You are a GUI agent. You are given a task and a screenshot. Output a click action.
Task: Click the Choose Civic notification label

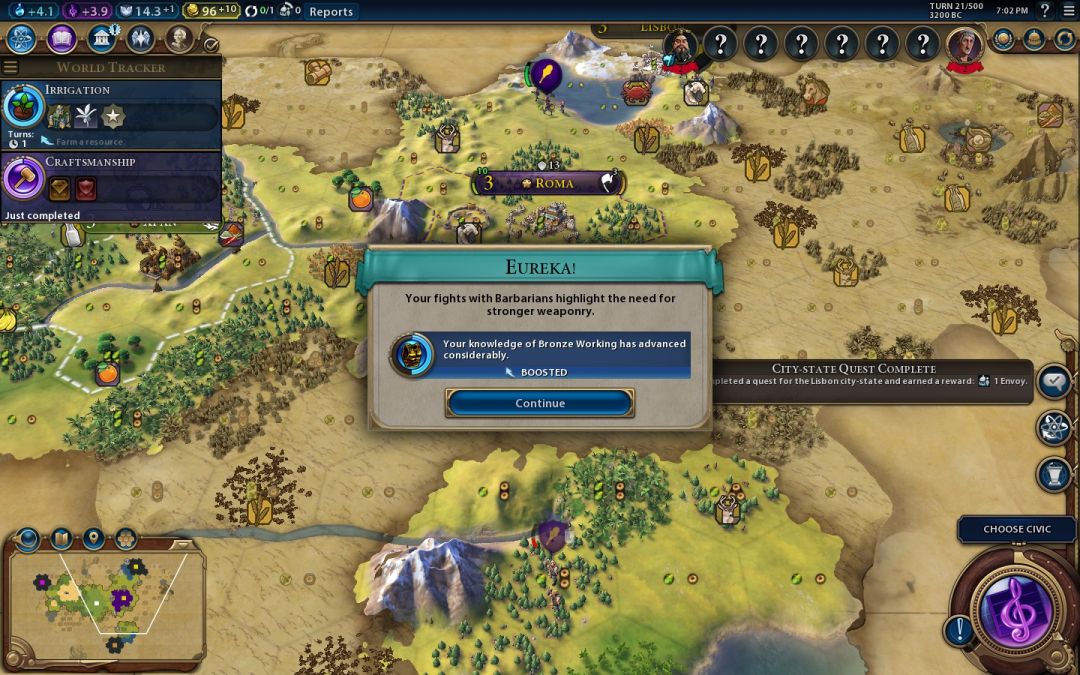point(1017,529)
